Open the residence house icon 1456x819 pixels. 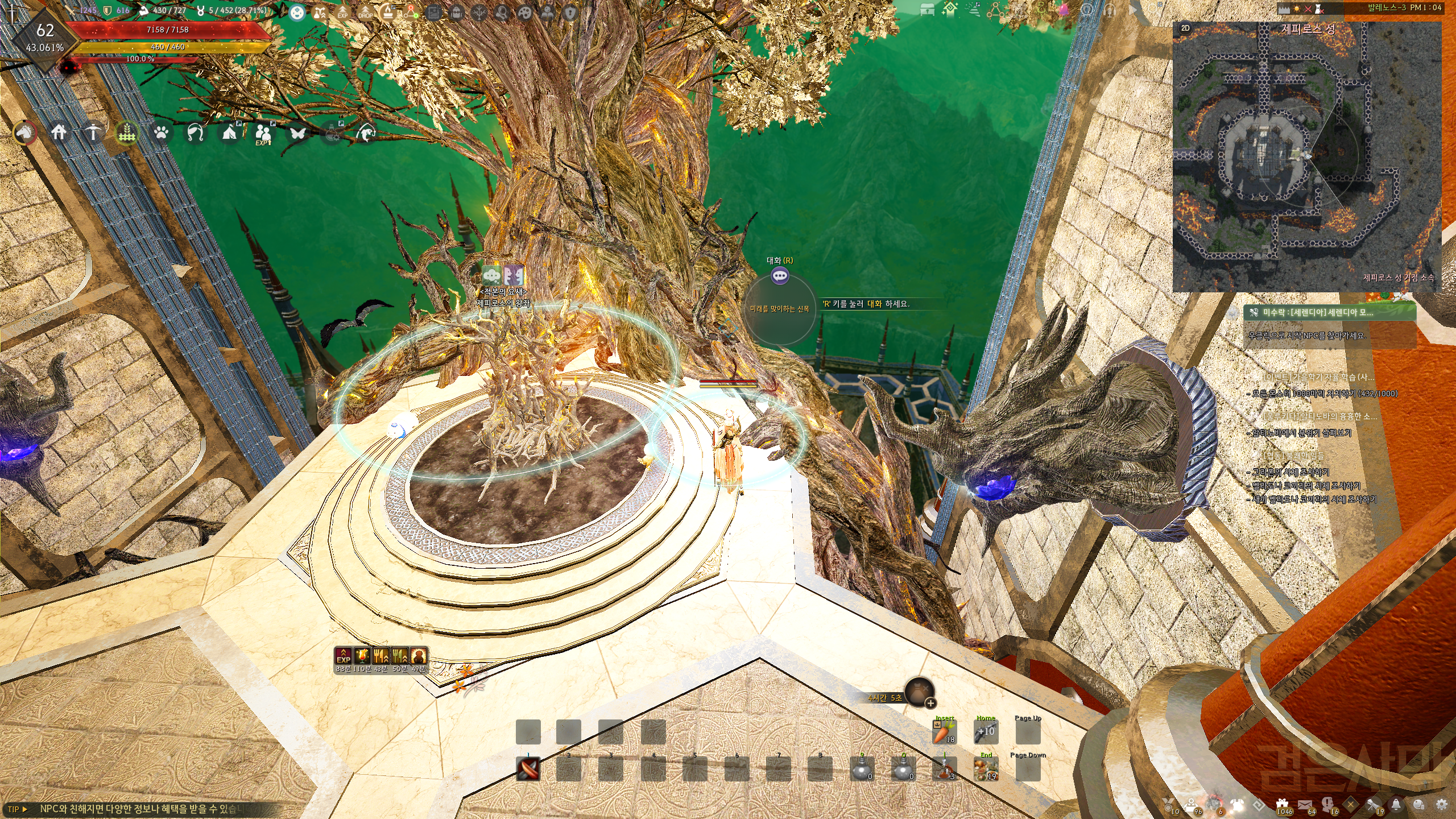59,133
